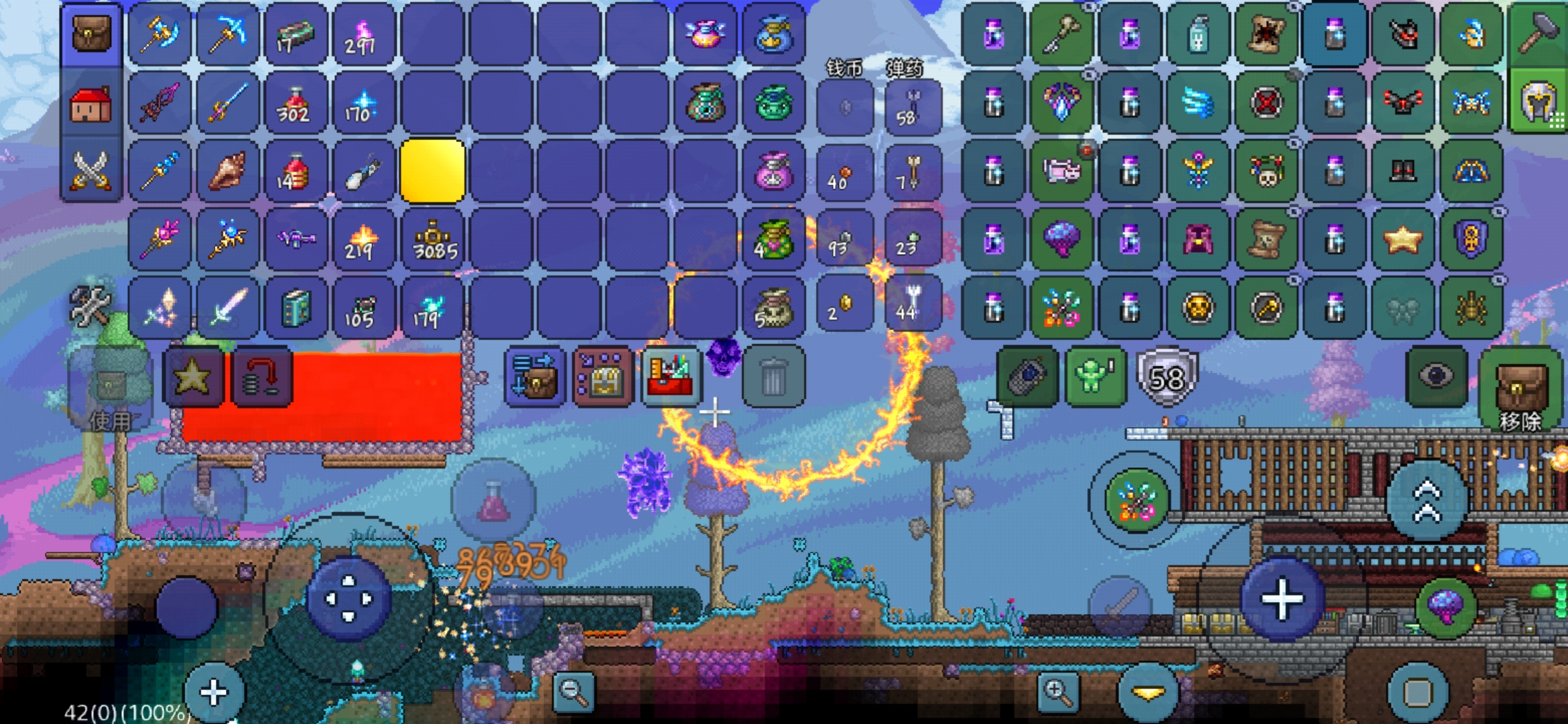Zoom in with the plus magnifier

pos(1057,692)
